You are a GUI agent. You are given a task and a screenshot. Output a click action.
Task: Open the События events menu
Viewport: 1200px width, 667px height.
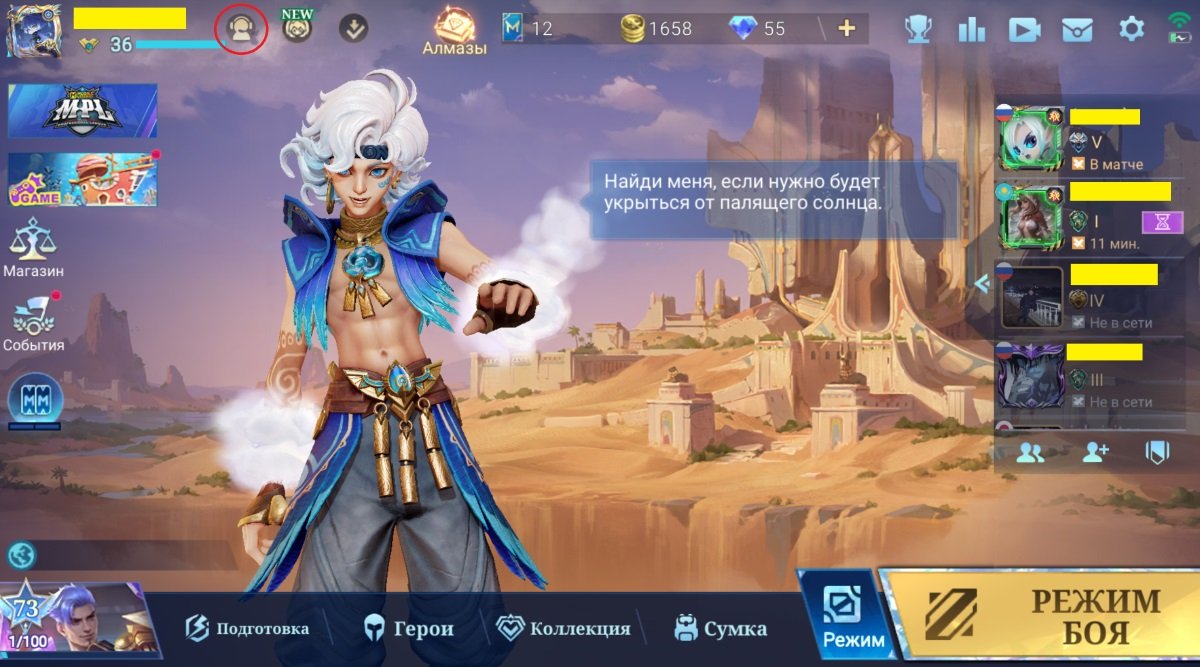[x=33, y=323]
